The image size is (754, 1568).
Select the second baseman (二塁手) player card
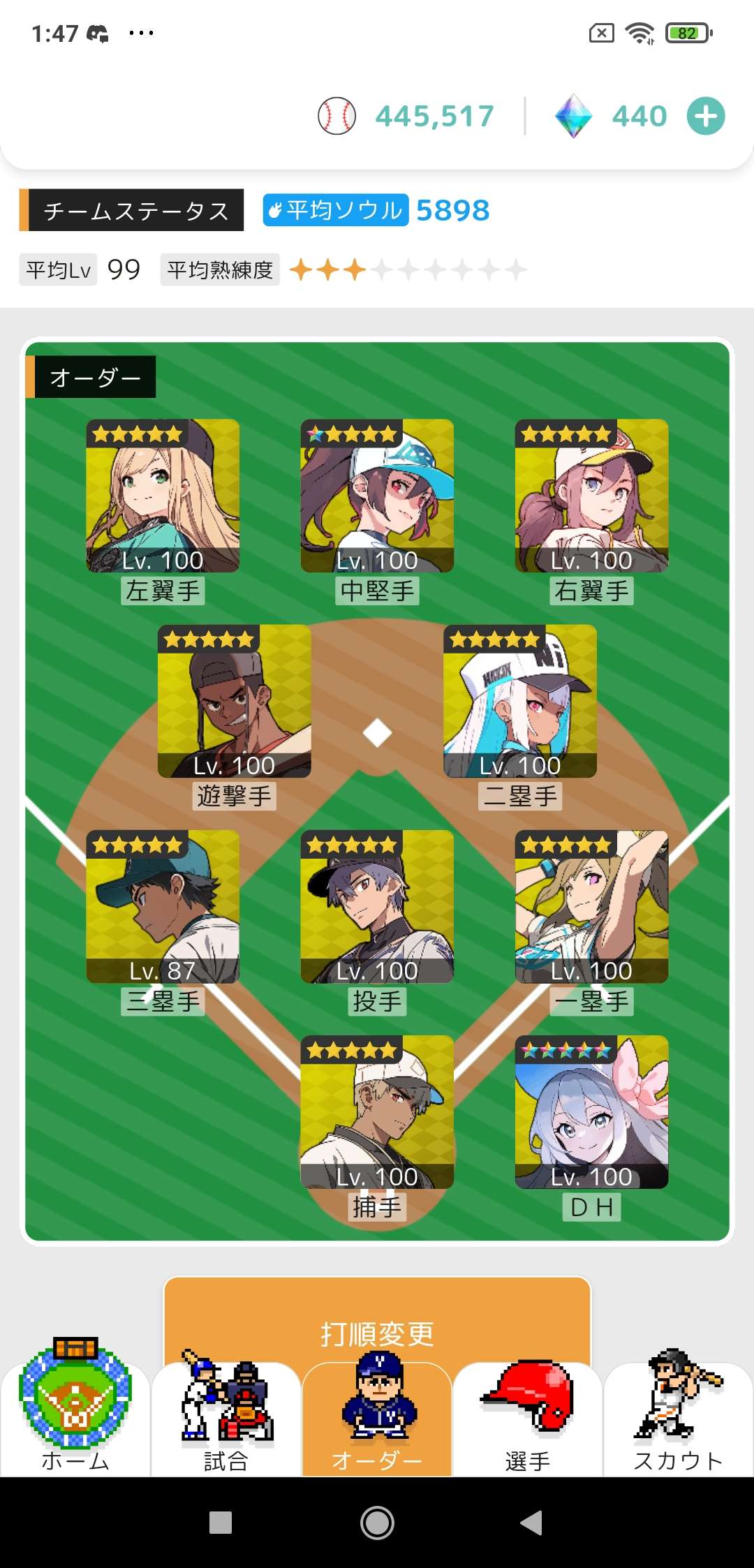point(520,701)
